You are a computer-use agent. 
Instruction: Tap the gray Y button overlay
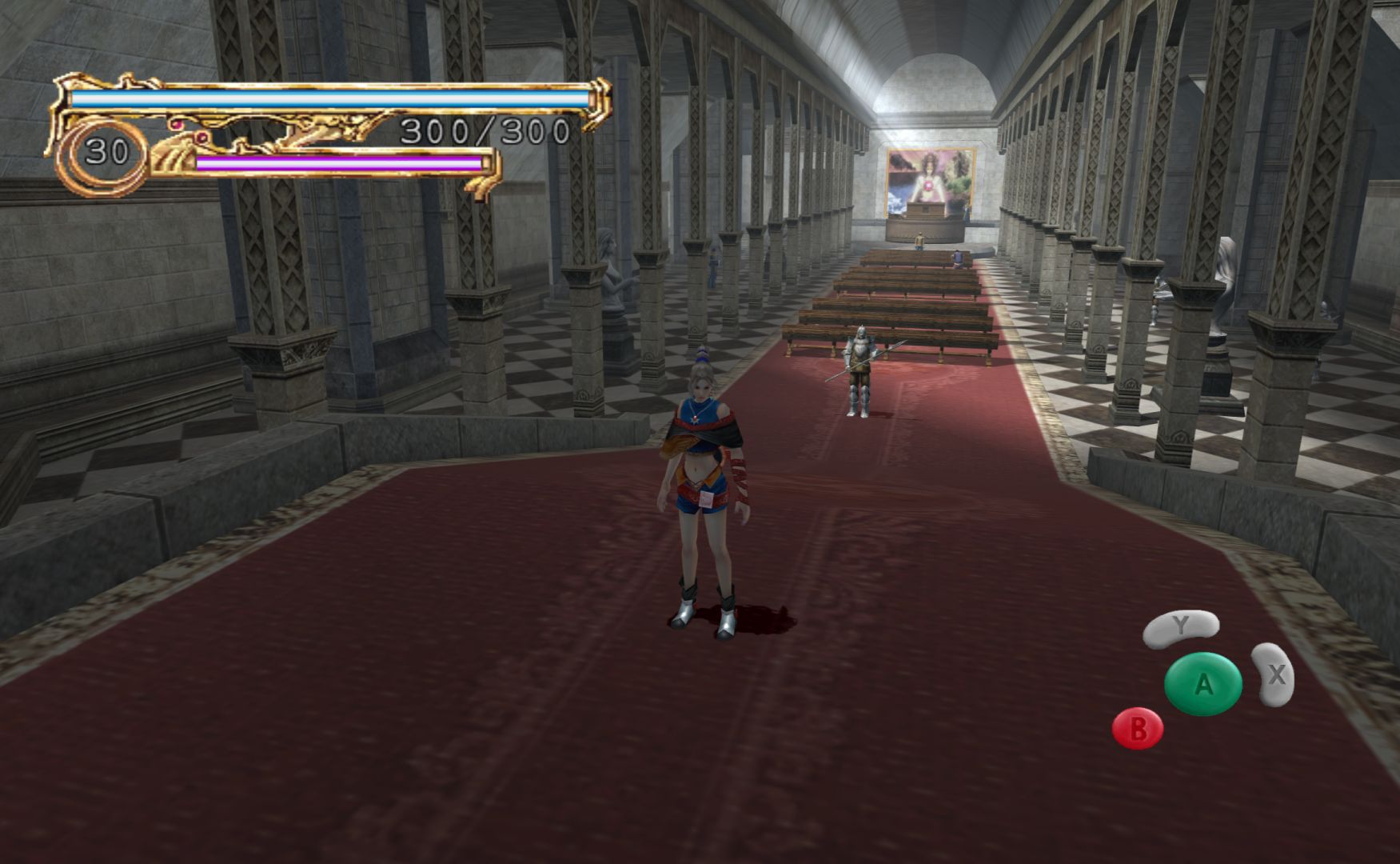pos(1180,628)
